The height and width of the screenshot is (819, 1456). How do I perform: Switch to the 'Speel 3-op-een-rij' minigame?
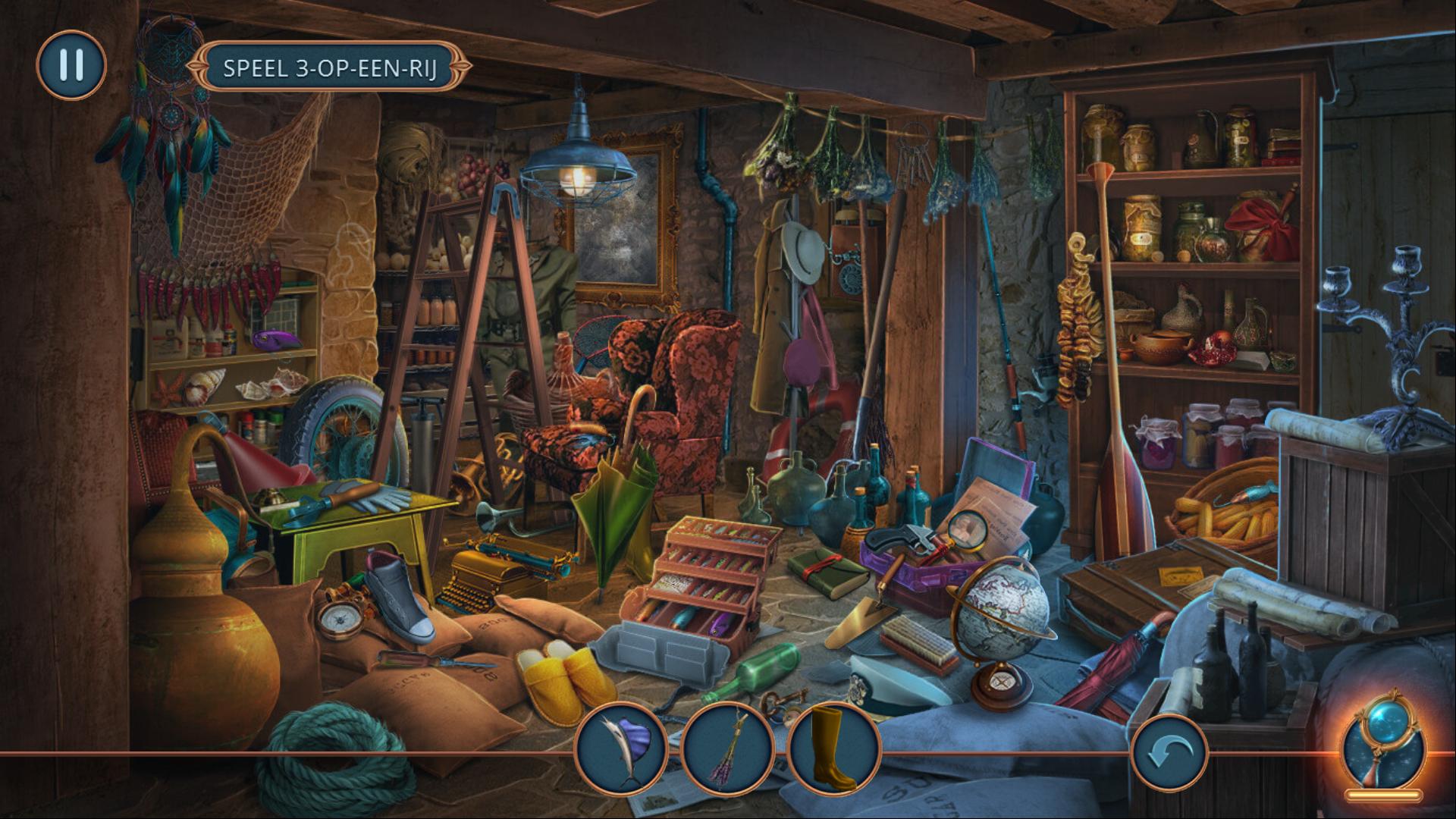[331, 67]
